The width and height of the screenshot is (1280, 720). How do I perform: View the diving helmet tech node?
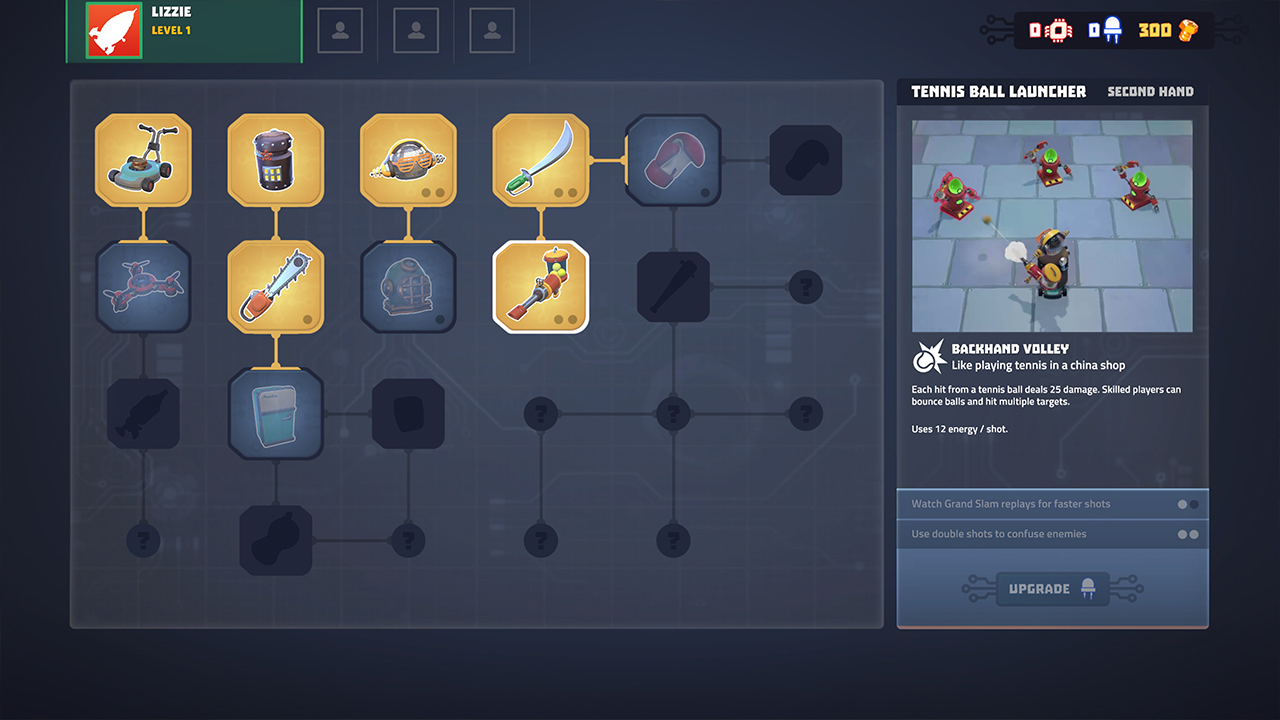[x=408, y=287]
